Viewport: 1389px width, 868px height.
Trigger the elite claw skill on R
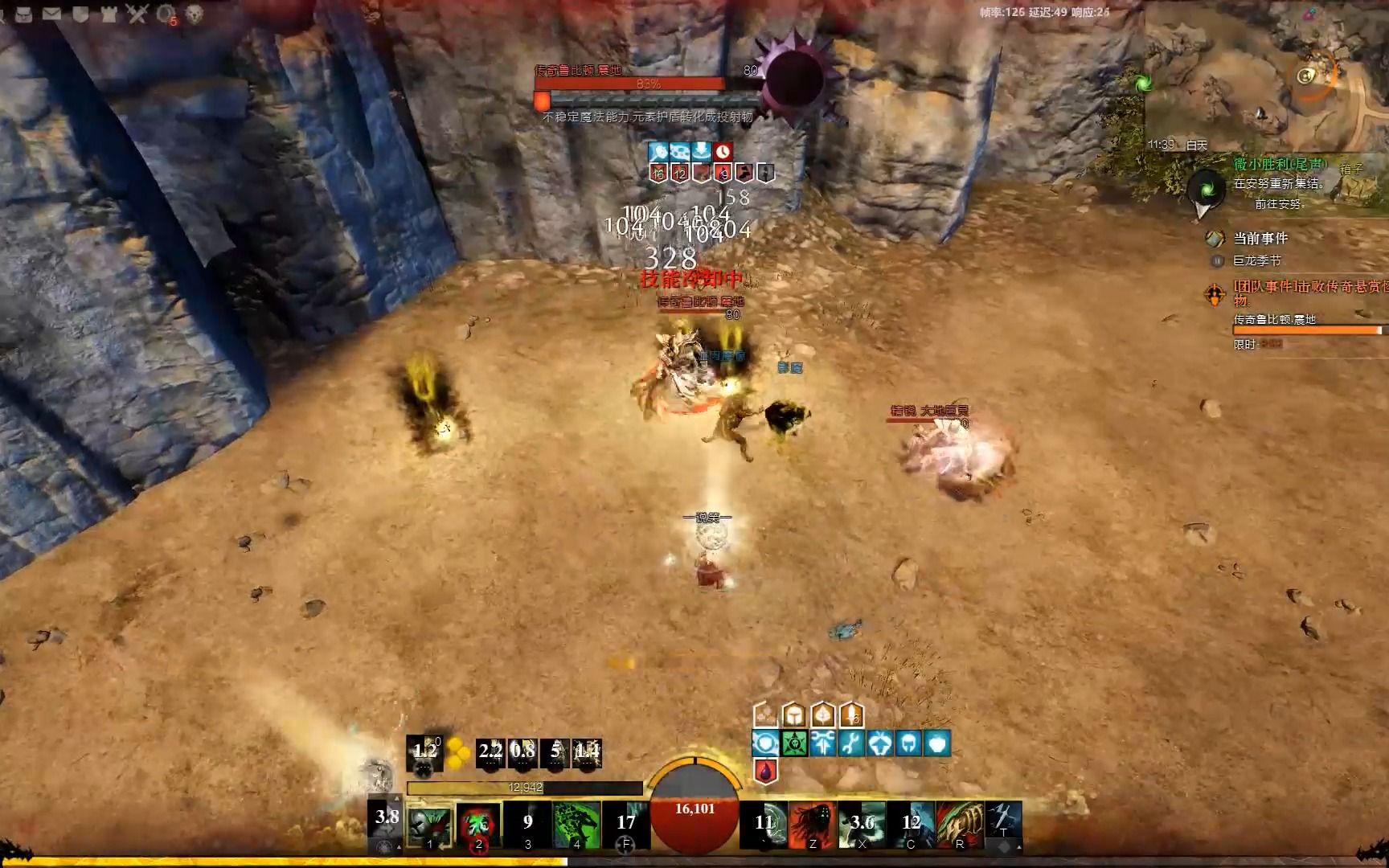tap(960, 824)
